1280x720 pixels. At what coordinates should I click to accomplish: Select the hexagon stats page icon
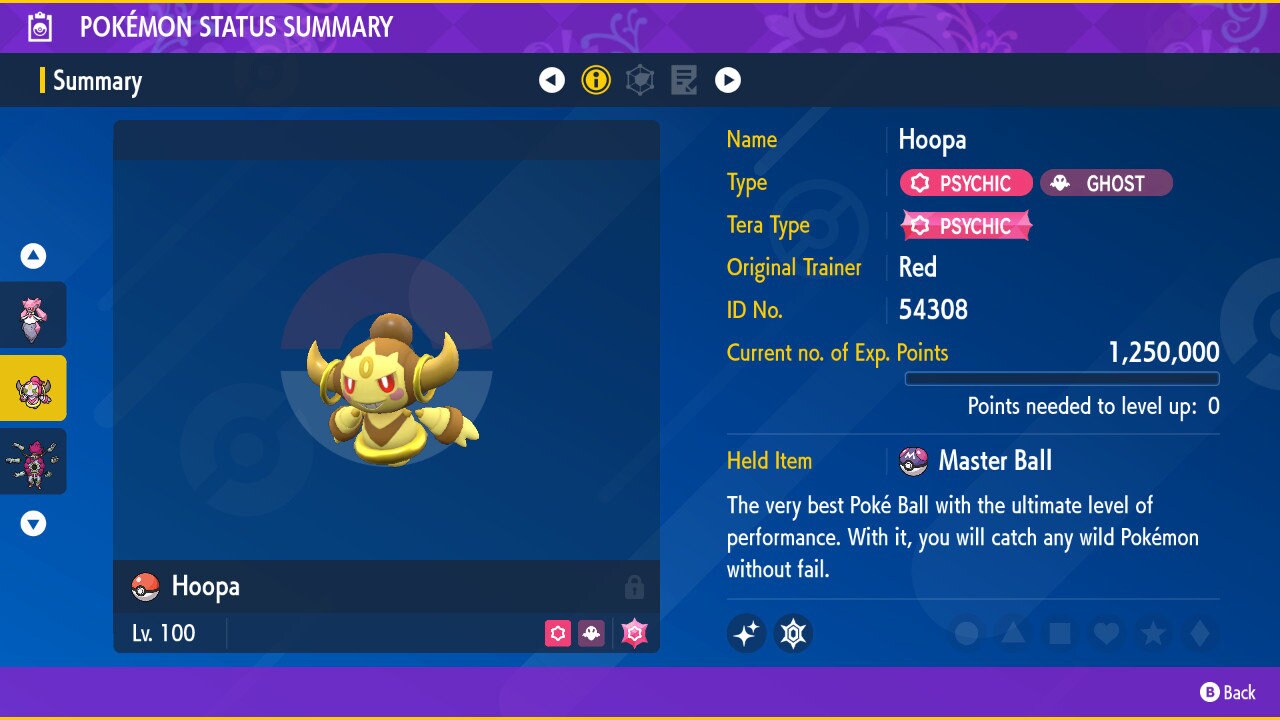[640, 80]
